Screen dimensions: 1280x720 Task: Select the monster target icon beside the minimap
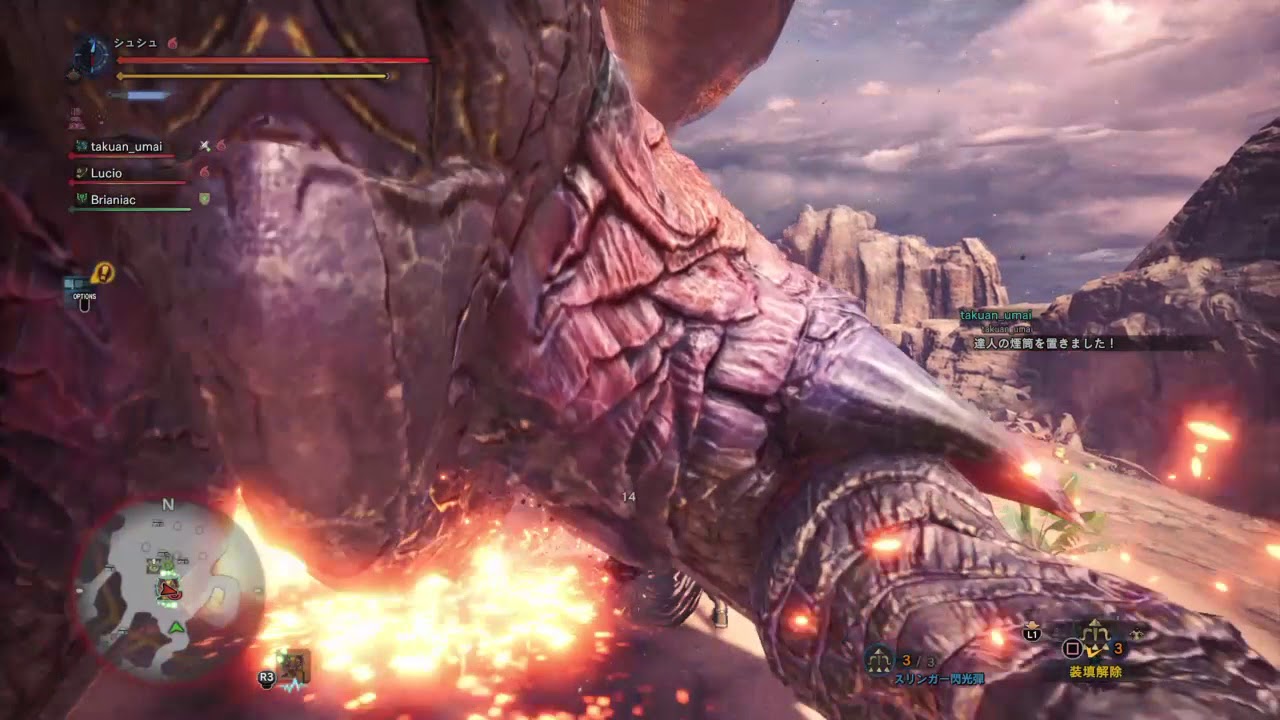pos(295,663)
